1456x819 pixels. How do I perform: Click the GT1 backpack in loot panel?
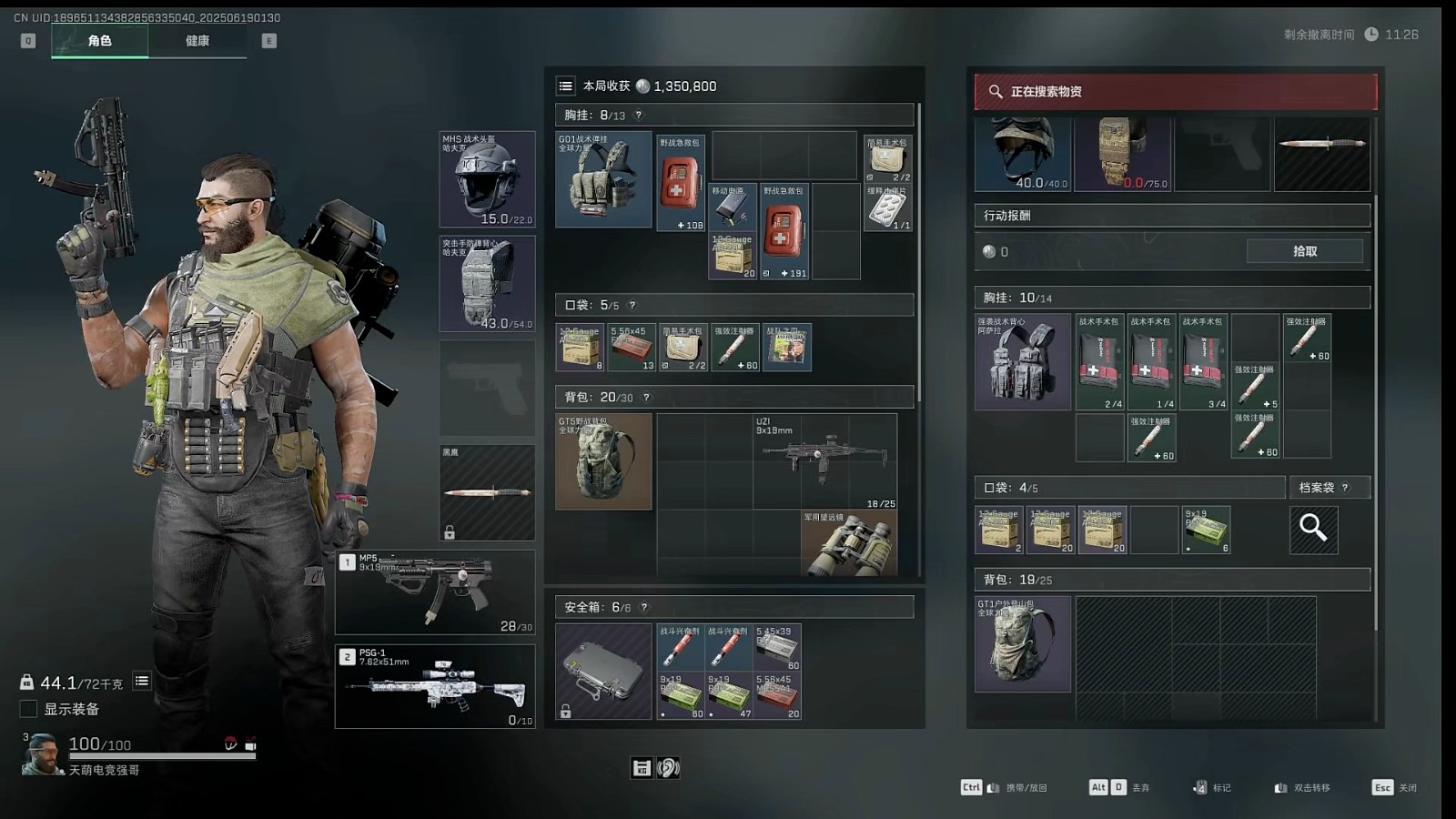1023,643
